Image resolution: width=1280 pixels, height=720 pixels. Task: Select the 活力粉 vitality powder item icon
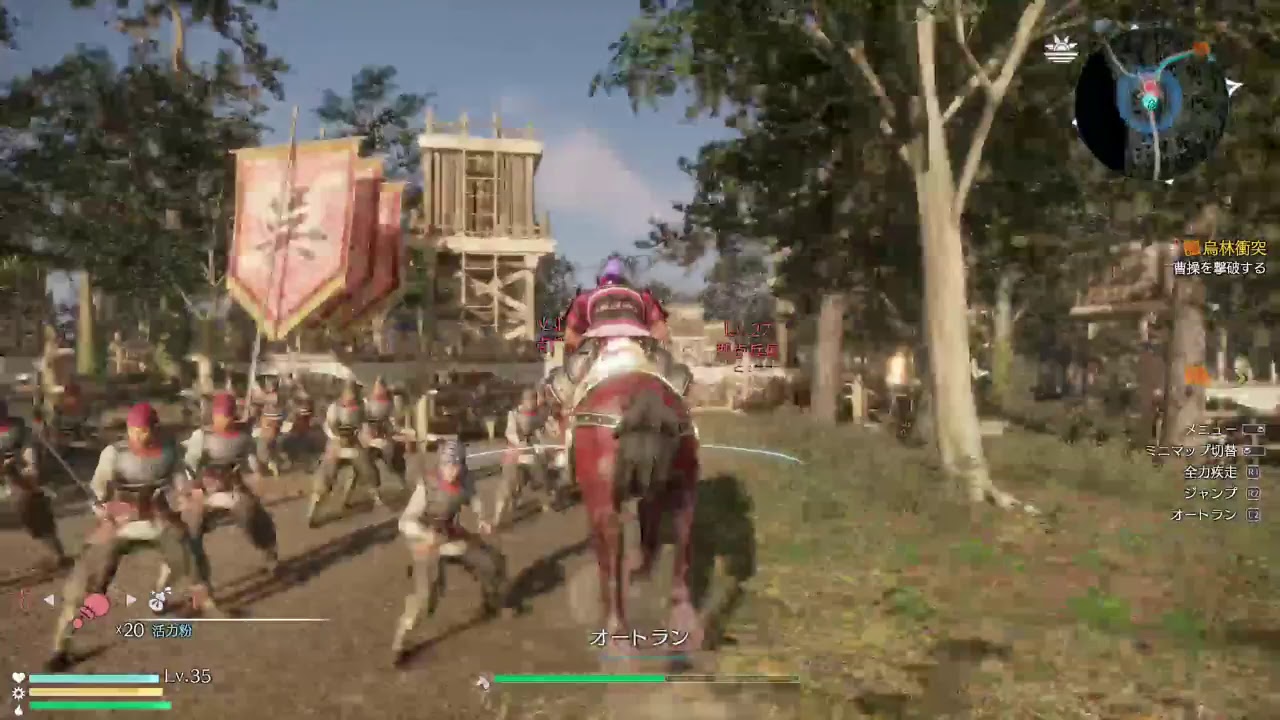pos(95,604)
